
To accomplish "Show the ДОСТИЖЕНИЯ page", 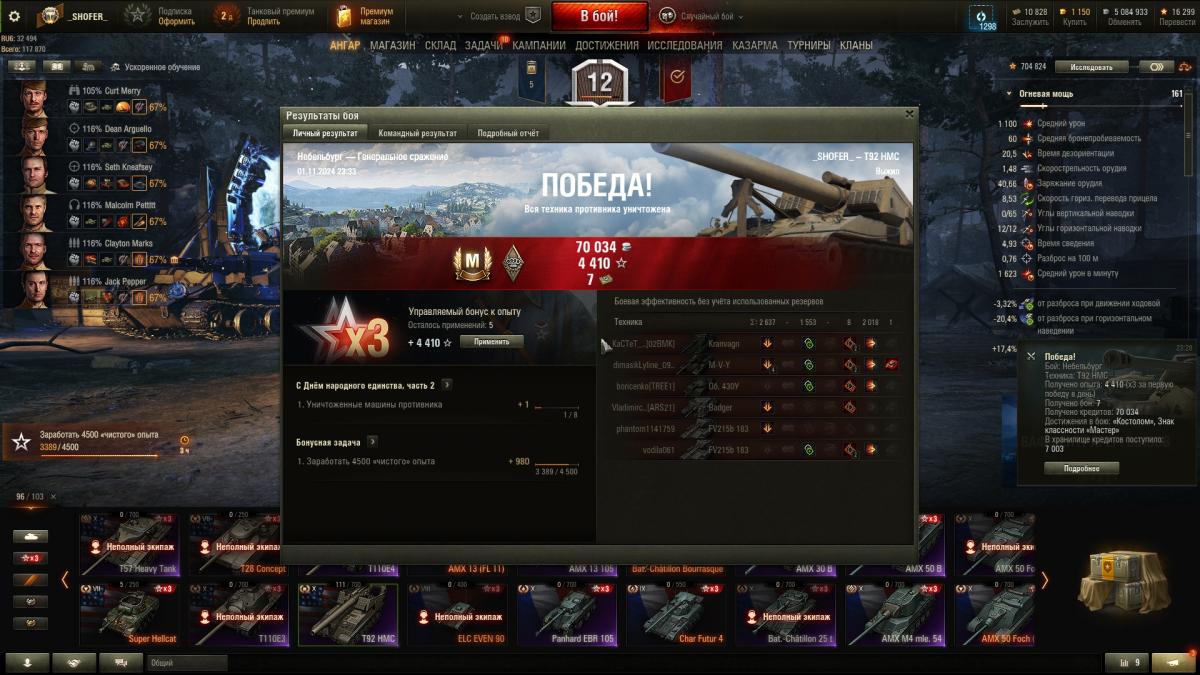I will pos(607,45).
